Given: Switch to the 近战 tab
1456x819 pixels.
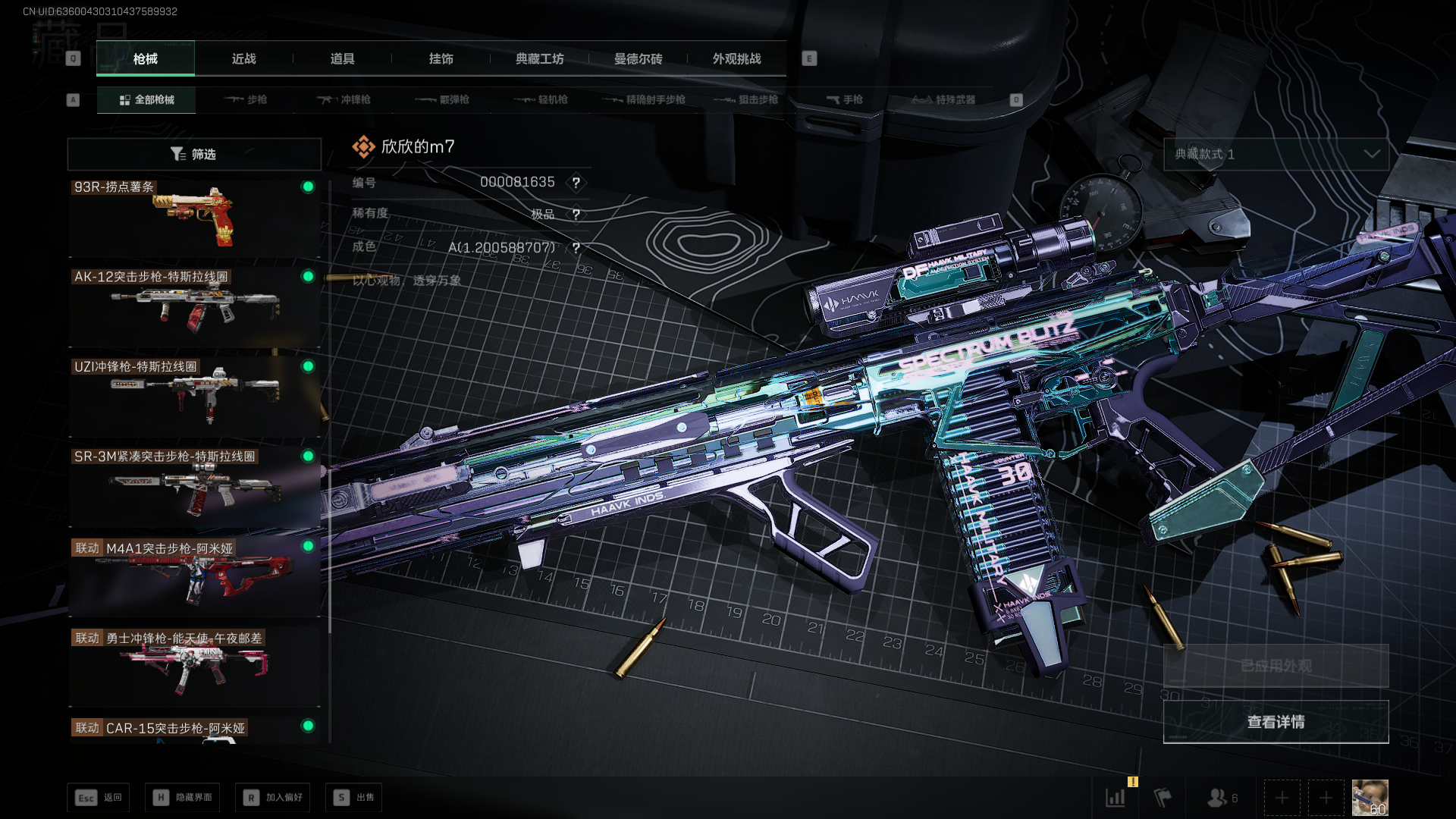Looking at the screenshot, I should [x=243, y=59].
